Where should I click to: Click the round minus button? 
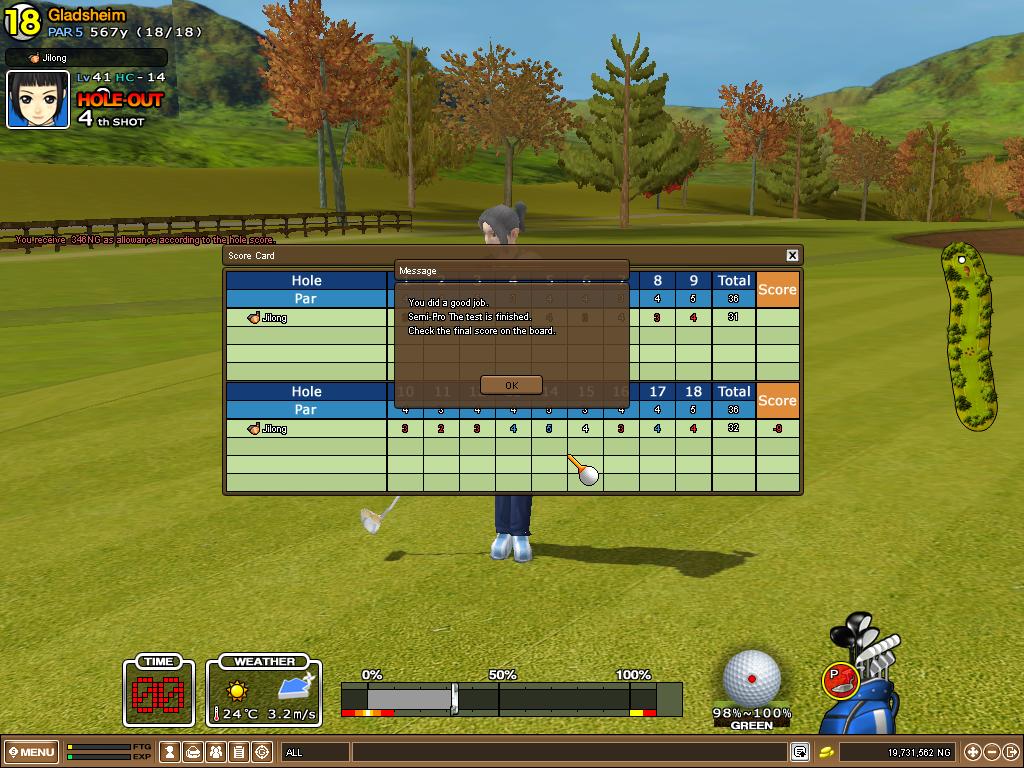[991, 752]
